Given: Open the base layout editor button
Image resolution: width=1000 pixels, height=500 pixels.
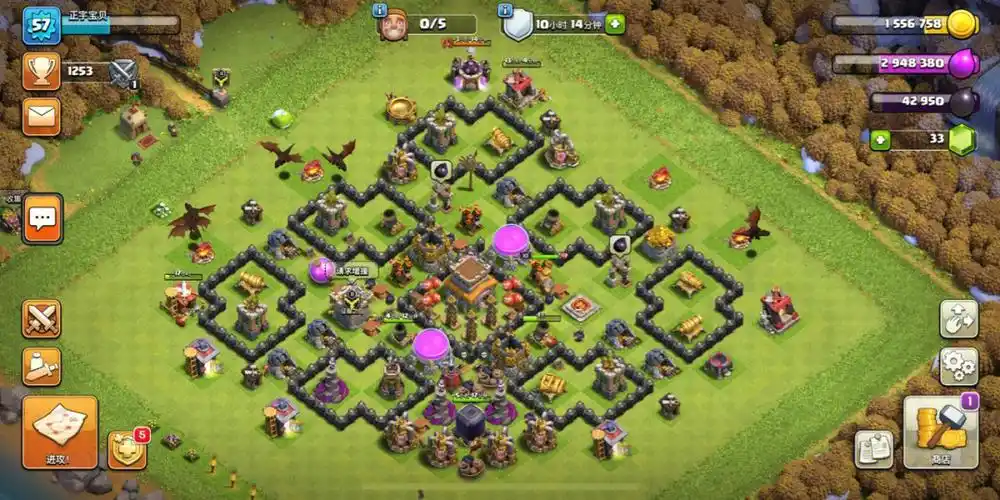Looking at the screenshot, I should (x=958, y=319).
